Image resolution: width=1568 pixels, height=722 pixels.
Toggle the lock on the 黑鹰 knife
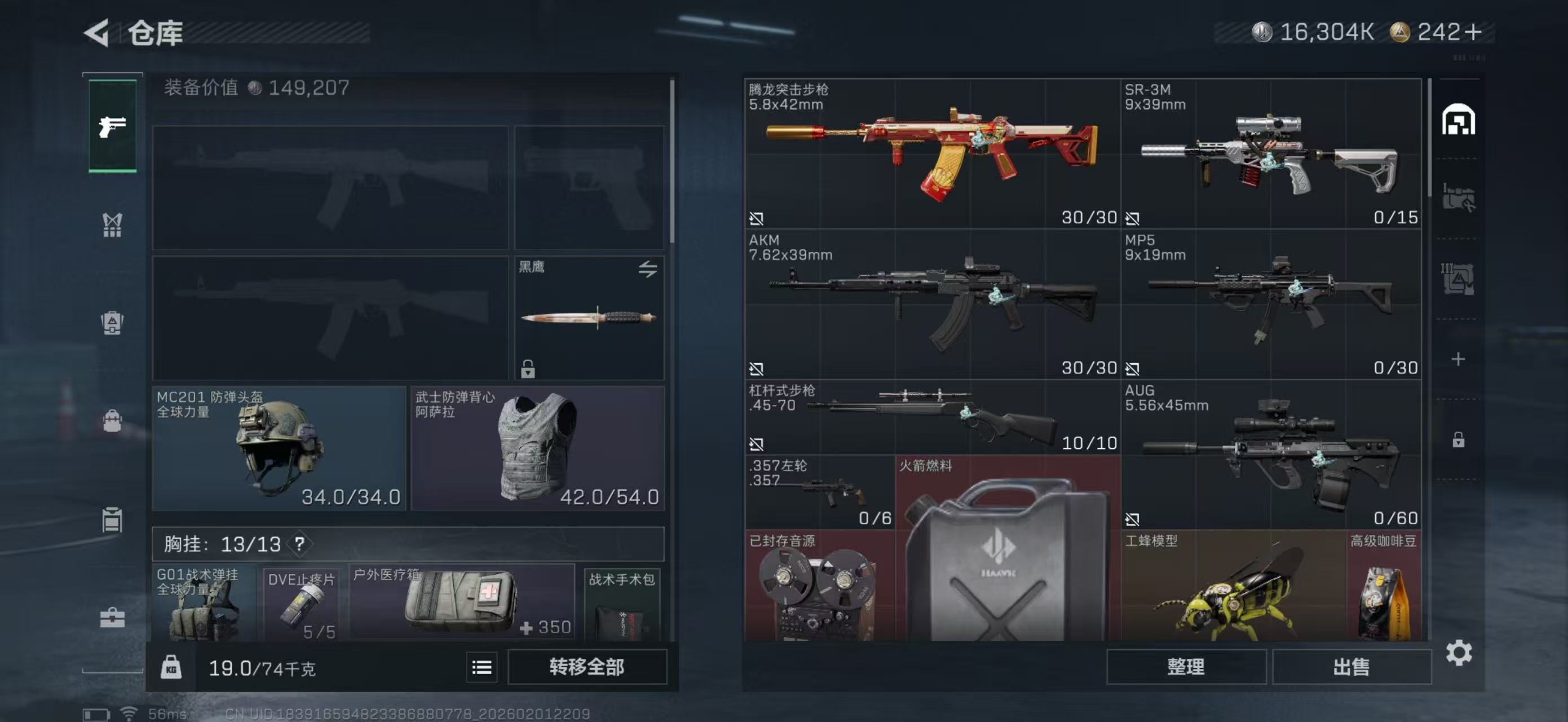coord(527,368)
